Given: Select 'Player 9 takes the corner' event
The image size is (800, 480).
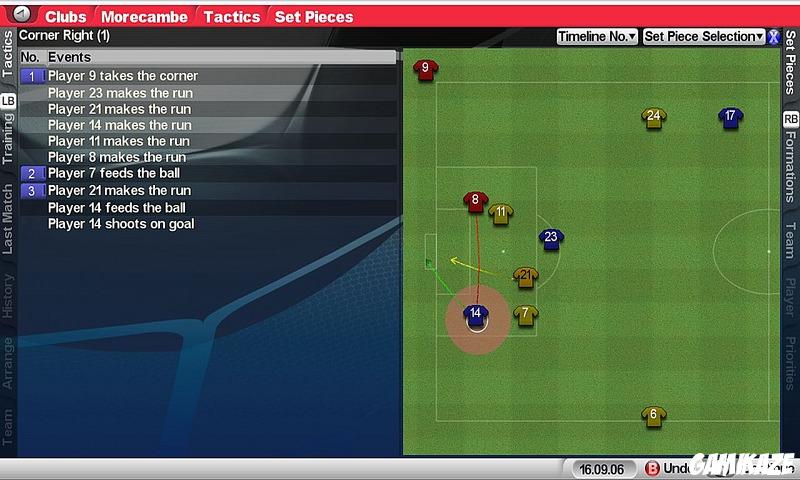Looking at the screenshot, I should click(x=123, y=76).
